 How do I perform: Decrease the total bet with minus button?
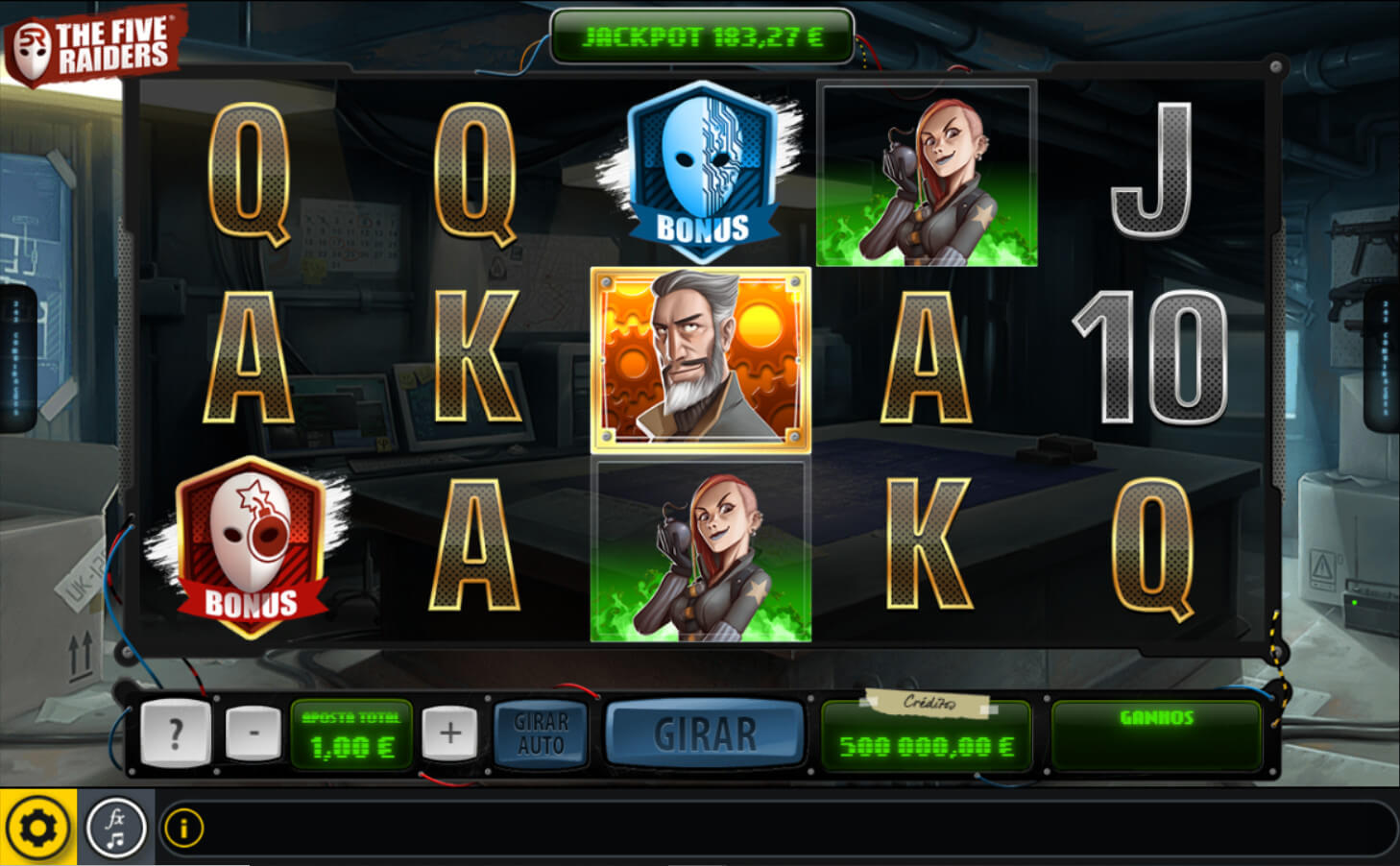[x=253, y=734]
